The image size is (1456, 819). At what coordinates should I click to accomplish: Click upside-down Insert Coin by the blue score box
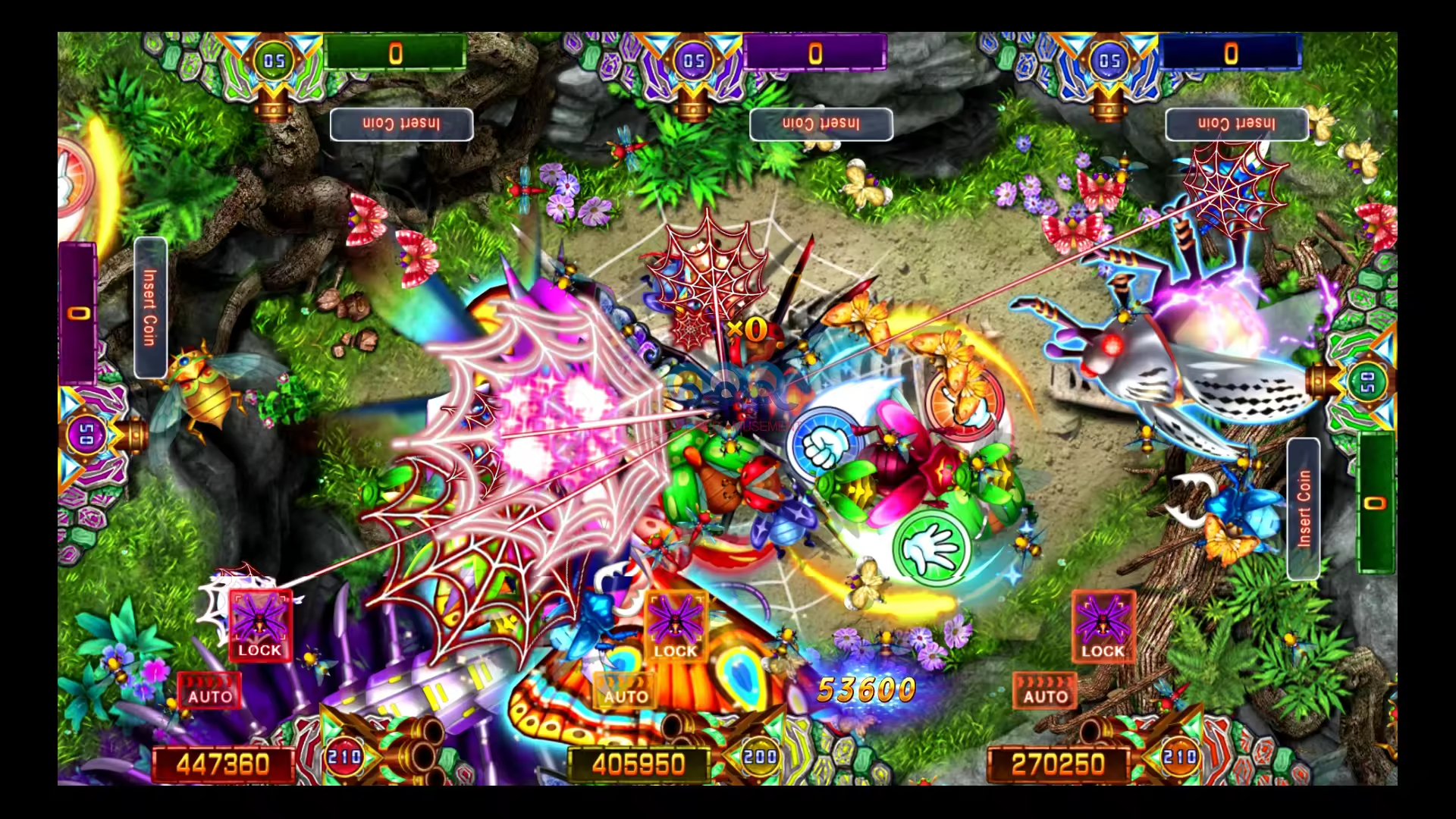[x=1236, y=124]
